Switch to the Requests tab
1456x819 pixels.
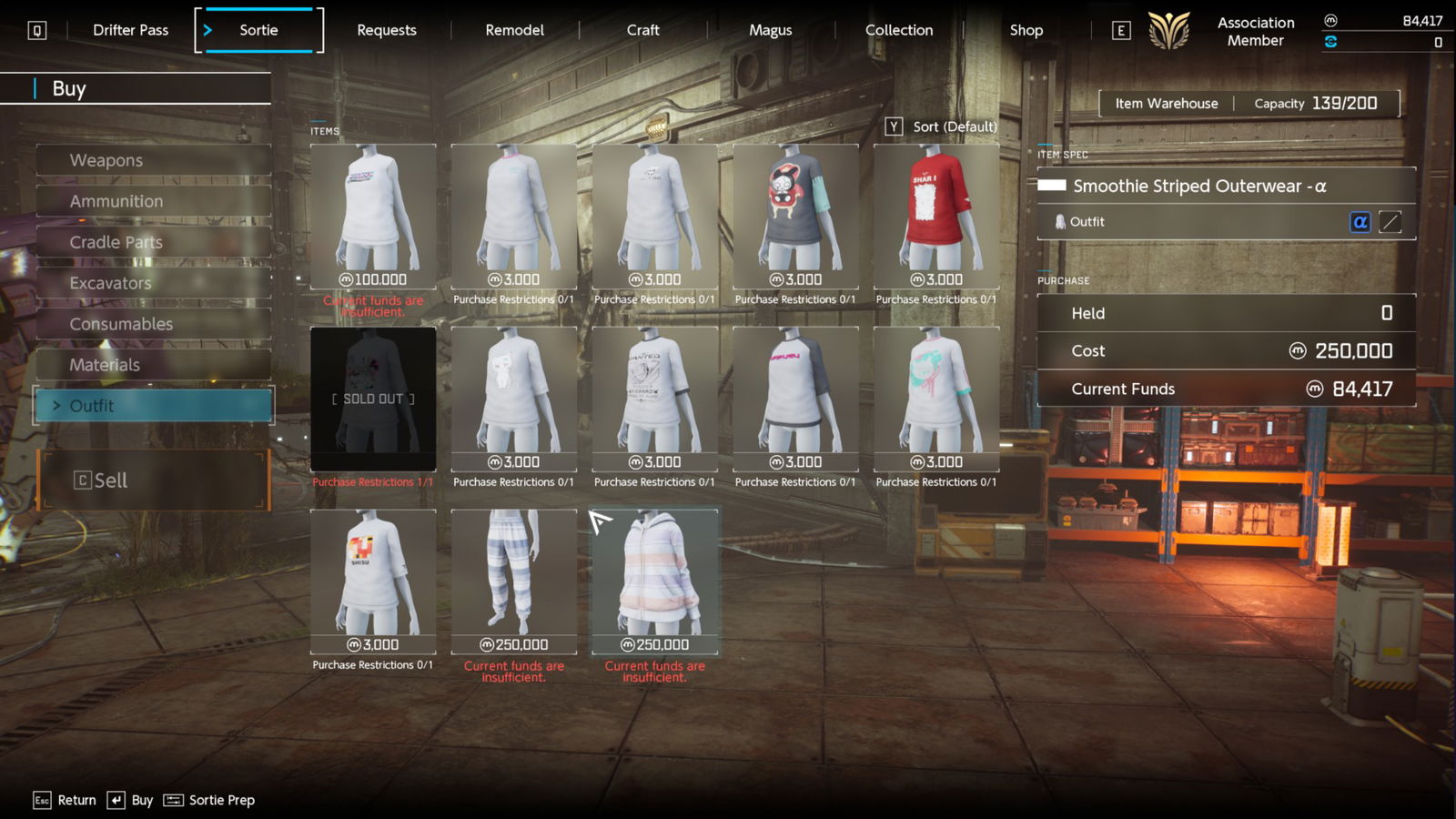(386, 30)
